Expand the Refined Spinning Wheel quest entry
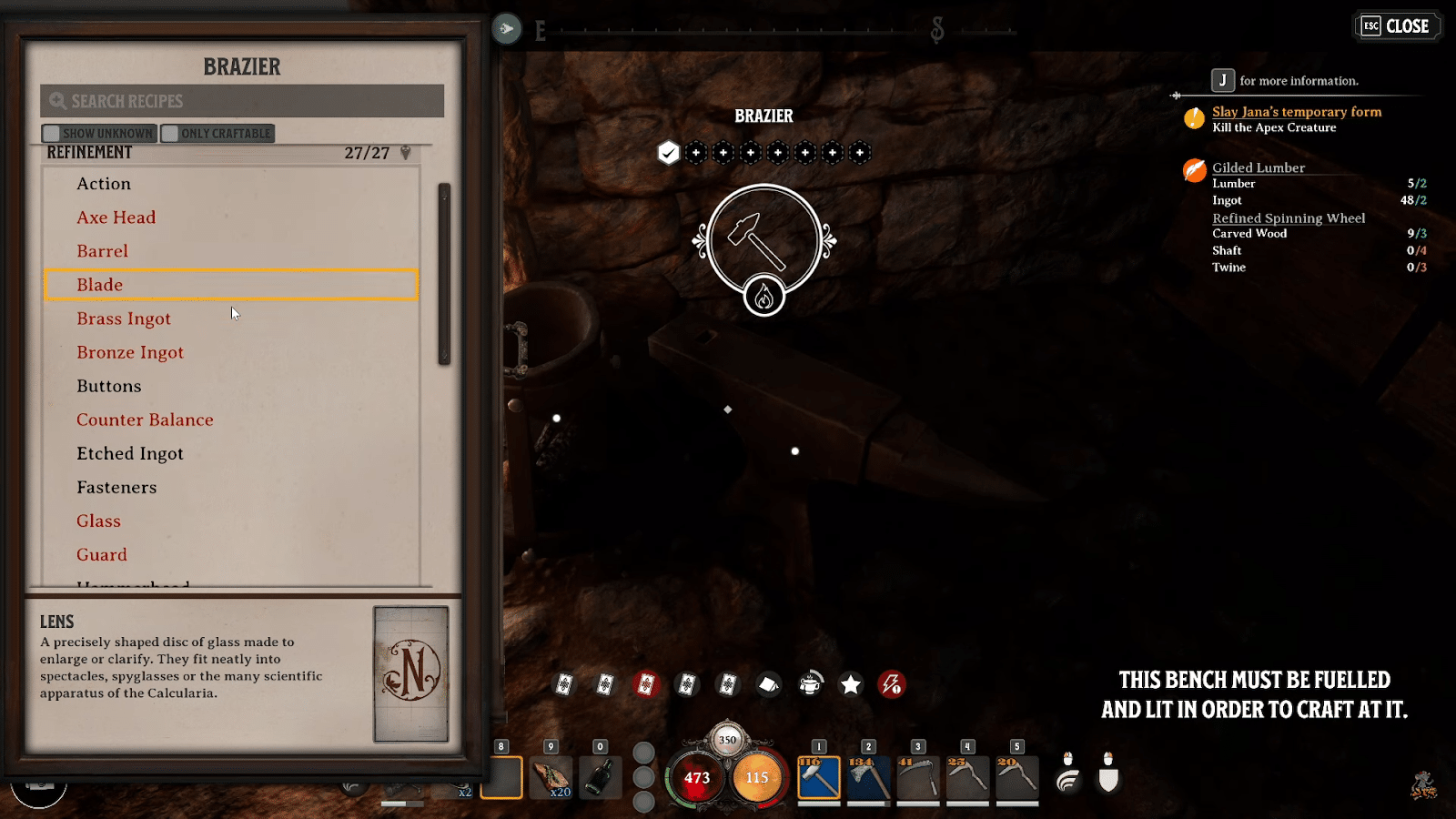This screenshot has height=819, width=1456. pos(1288,217)
